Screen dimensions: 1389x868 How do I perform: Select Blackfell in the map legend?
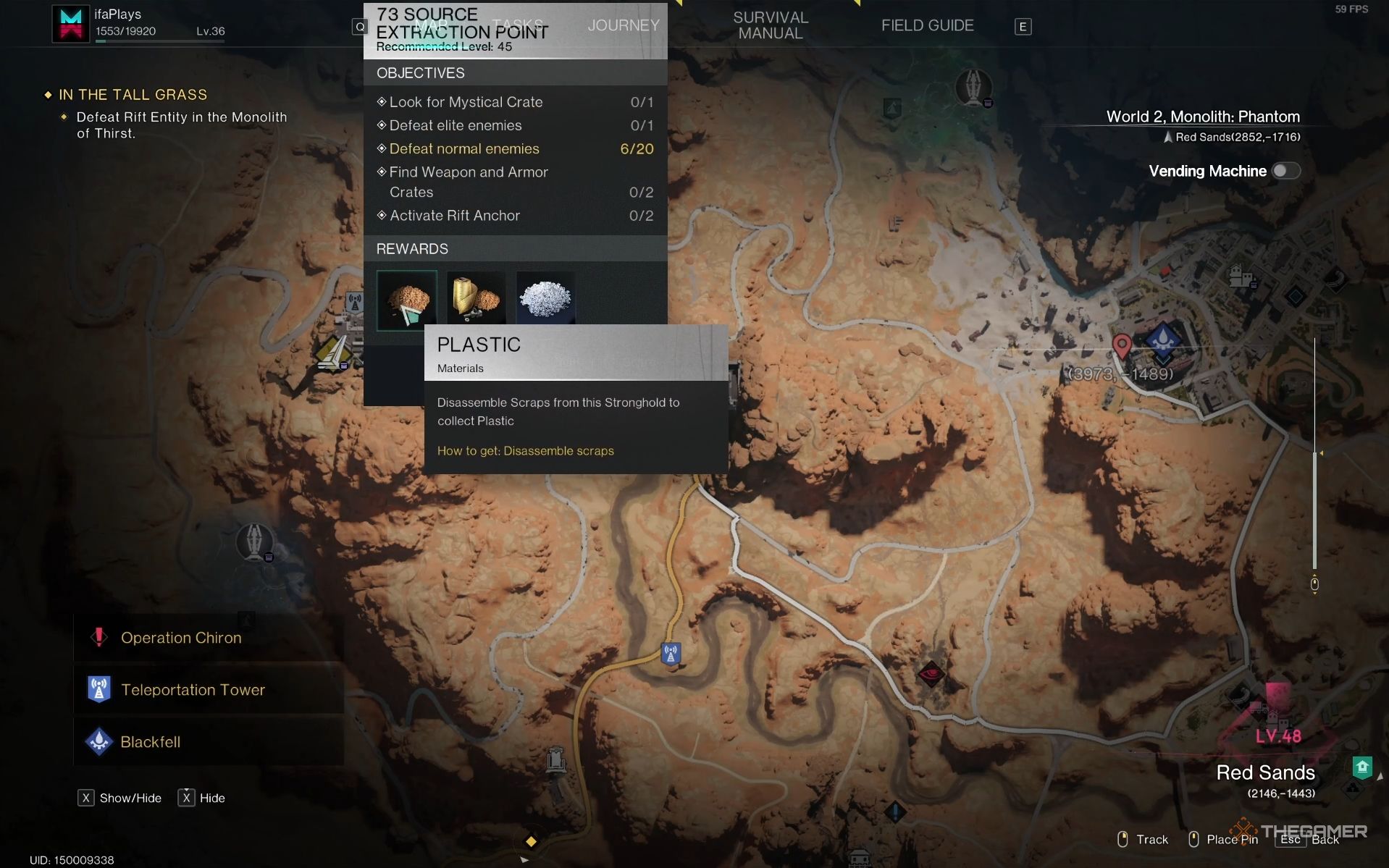[150, 742]
